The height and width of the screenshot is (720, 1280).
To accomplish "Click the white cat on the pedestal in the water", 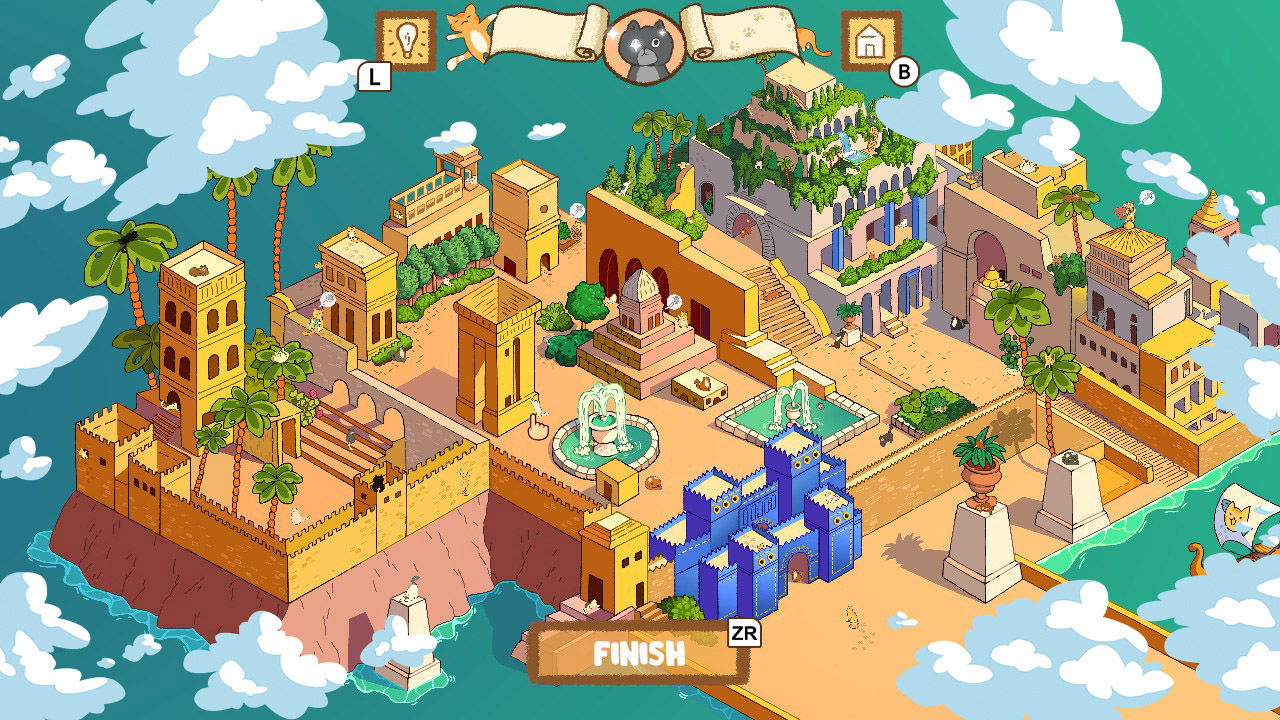I will pos(411,587).
